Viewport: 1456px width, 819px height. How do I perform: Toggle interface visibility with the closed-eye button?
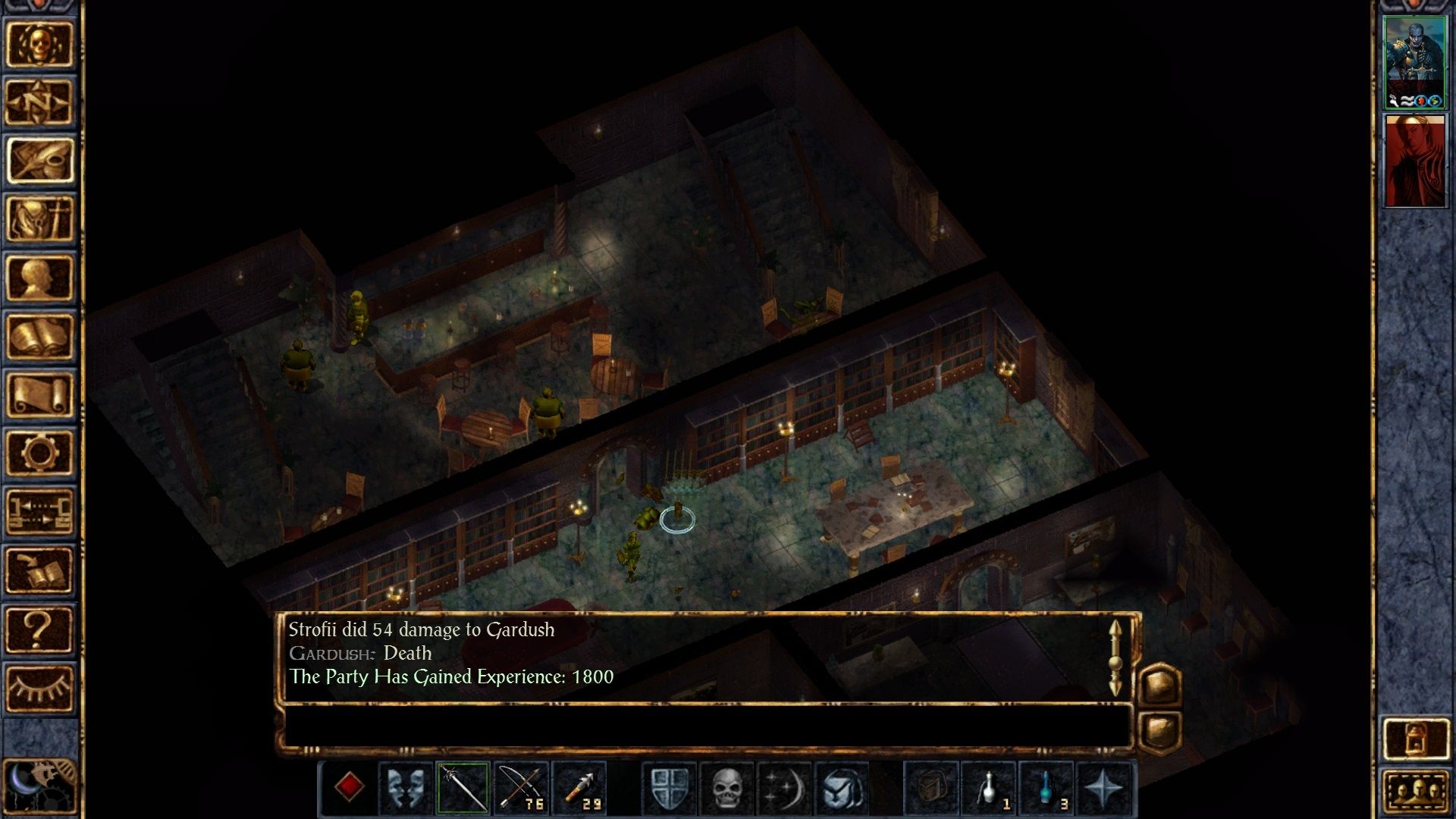point(39,688)
